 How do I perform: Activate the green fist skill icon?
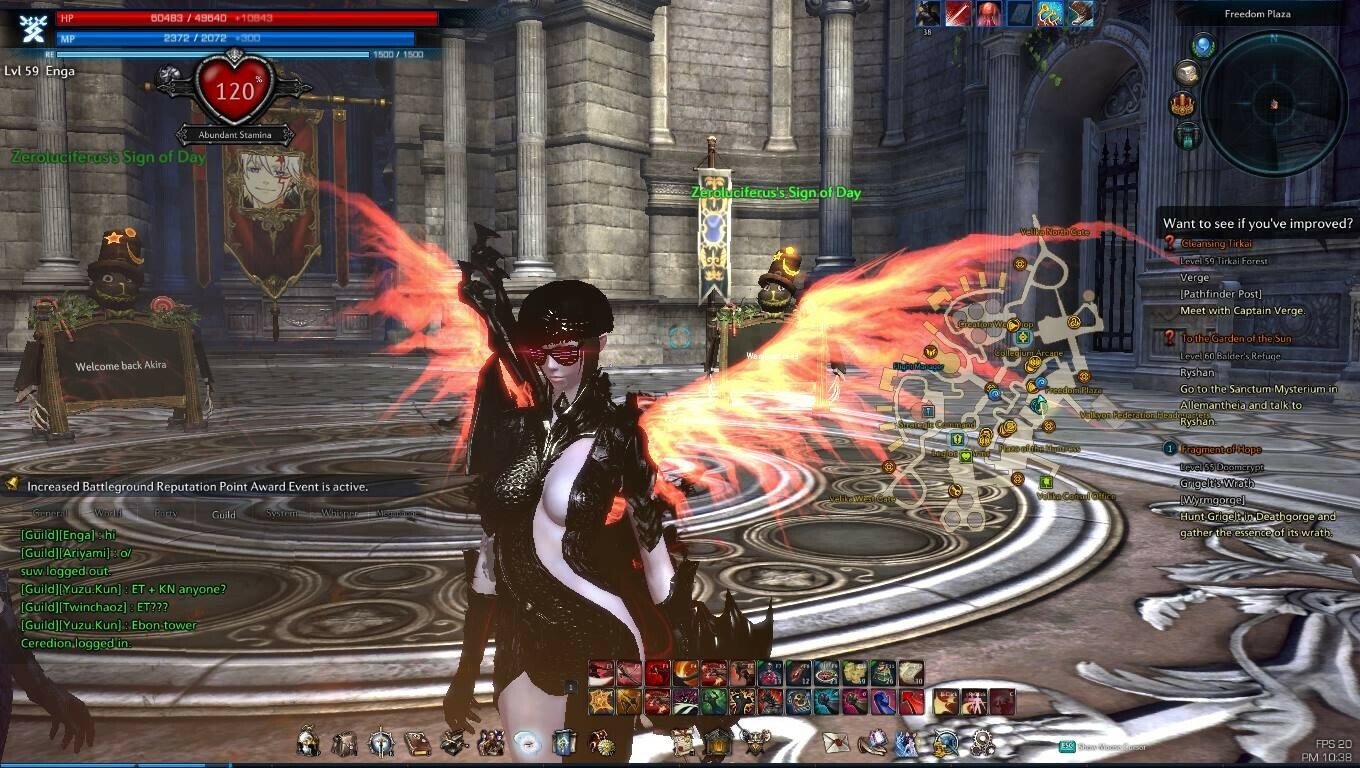click(714, 702)
